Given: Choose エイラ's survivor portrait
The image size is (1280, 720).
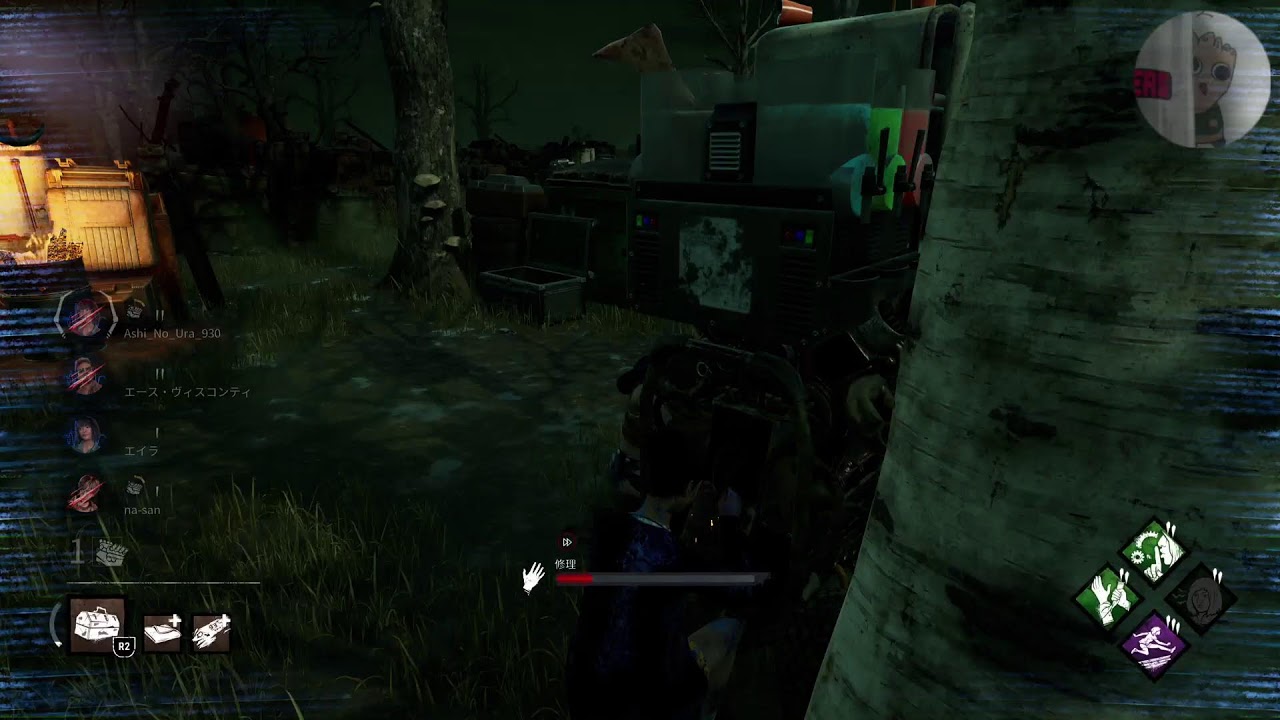Looking at the screenshot, I should pyautogui.click(x=85, y=435).
